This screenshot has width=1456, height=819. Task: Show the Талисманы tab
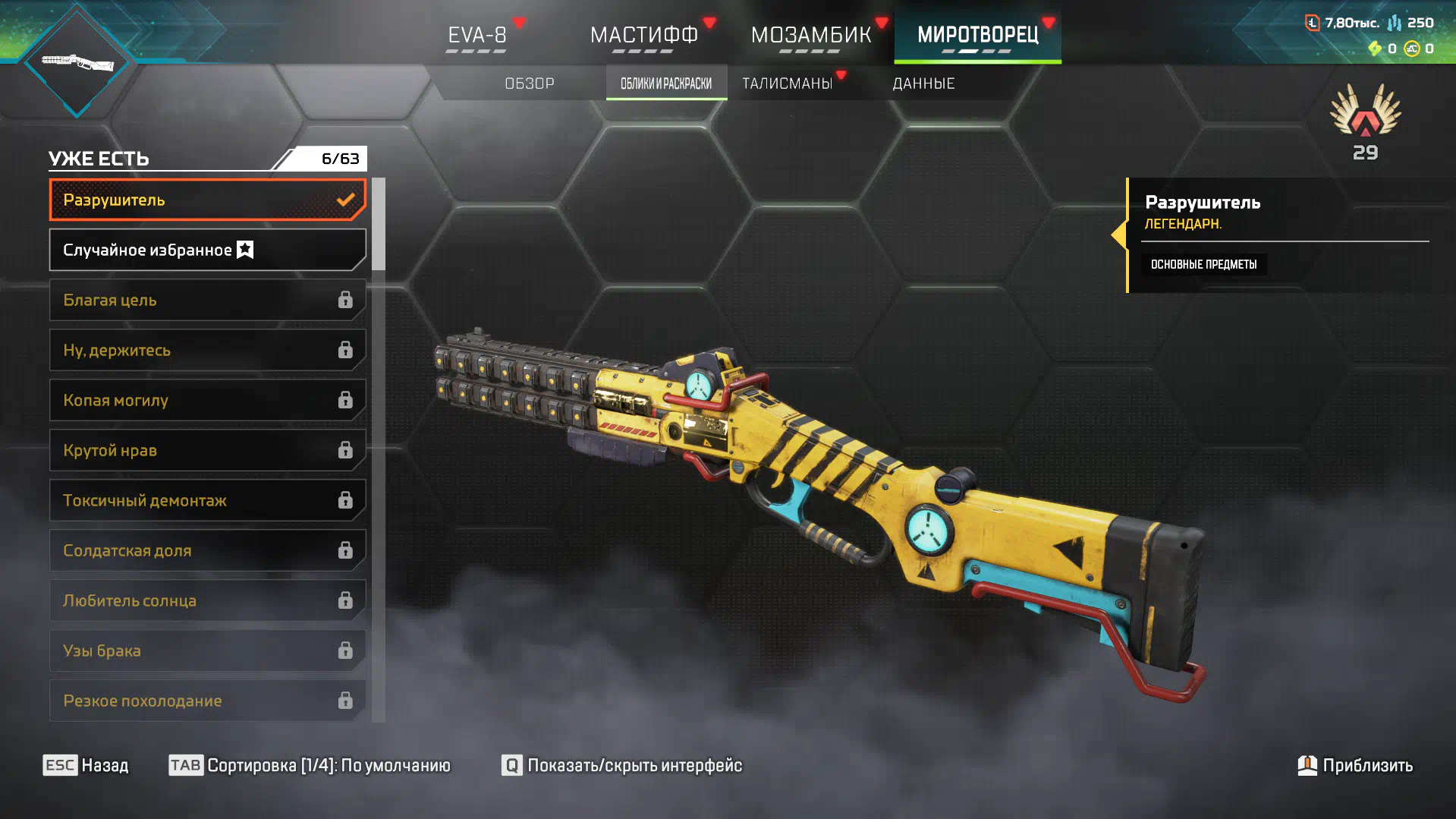pyautogui.click(x=788, y=83)
